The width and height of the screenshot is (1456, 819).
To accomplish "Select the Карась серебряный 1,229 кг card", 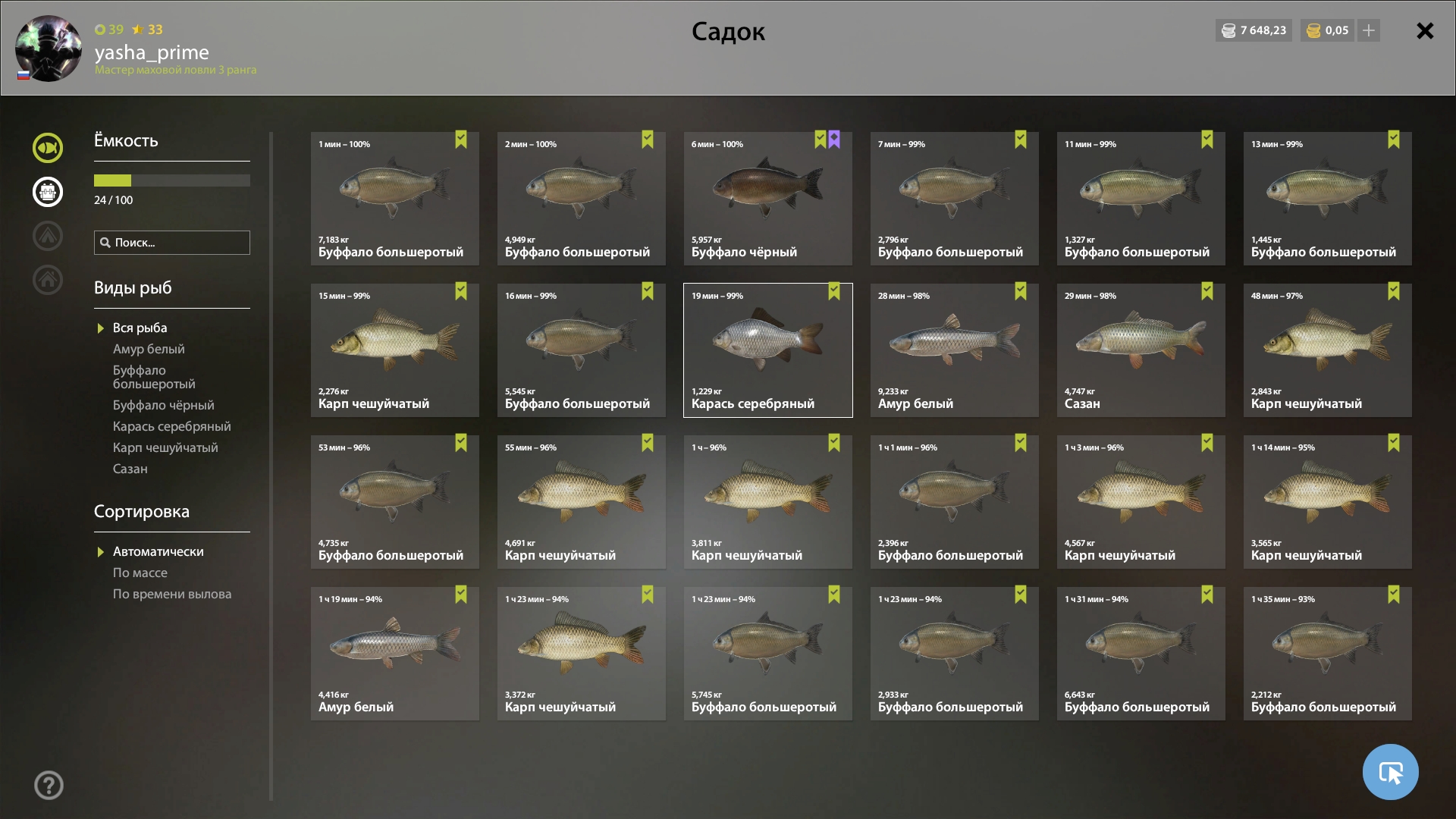I will 767,350.
